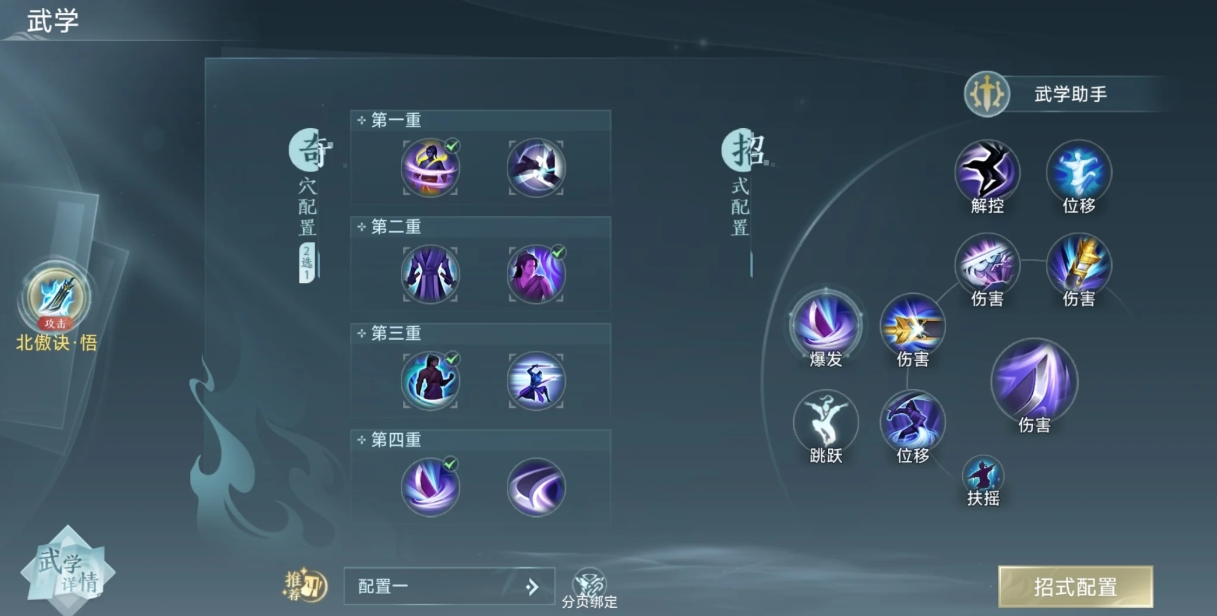Screen dimensions: 1217x616
Task: Choose the robed figure talent in 第二重
Action: pos(430,274)
